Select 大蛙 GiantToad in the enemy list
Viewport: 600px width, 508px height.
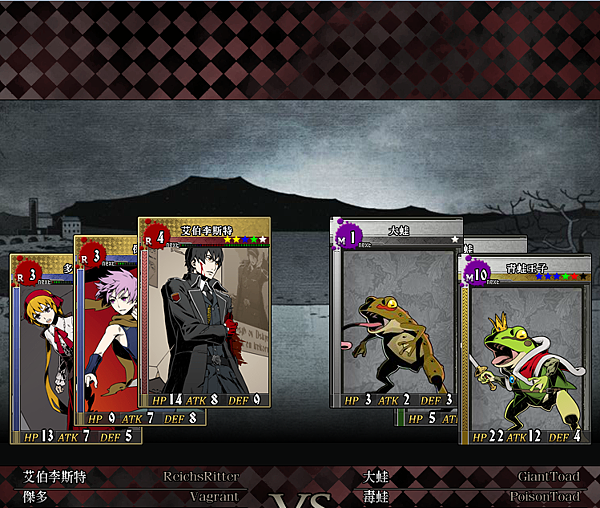(x=472, y=477)
